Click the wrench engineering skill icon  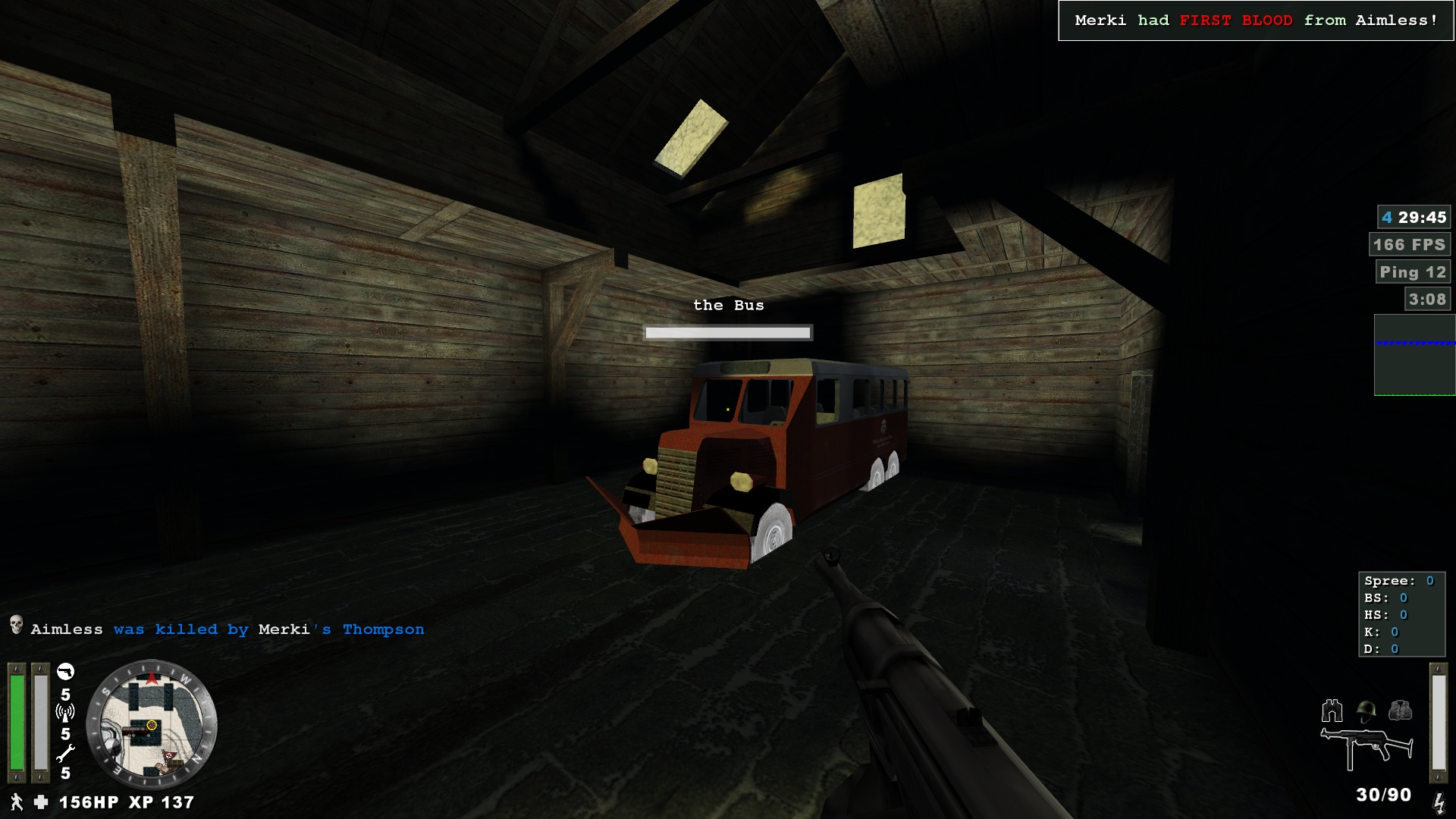click(65, 753)
